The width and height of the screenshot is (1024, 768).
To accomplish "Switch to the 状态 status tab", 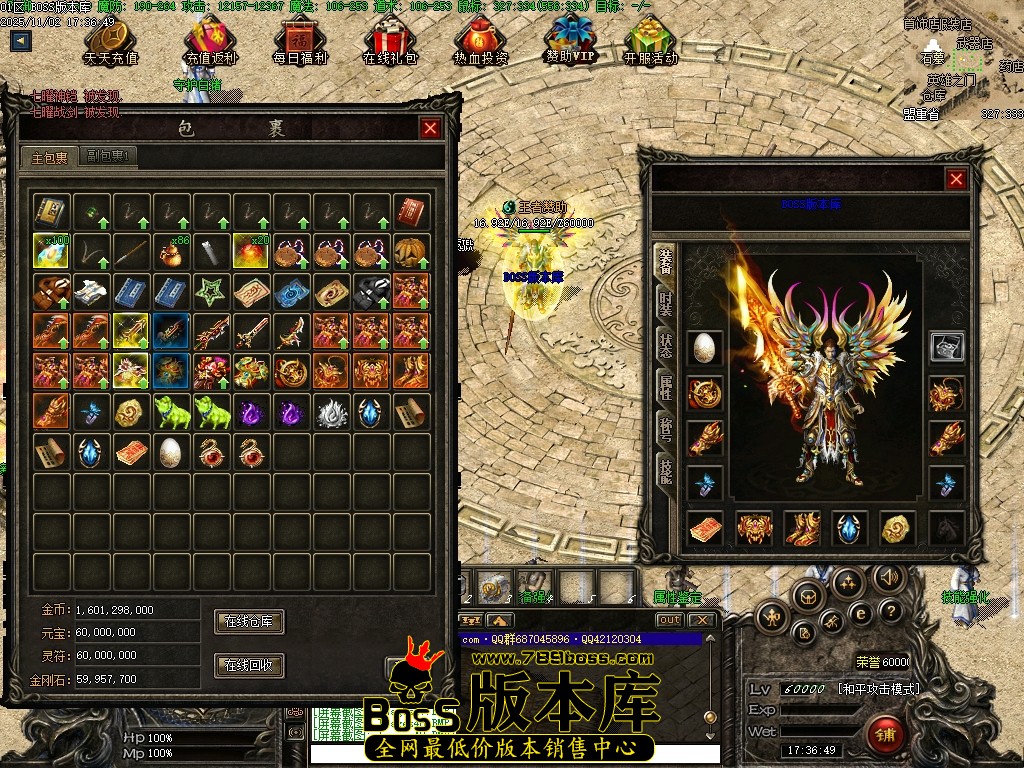I will (x=666, y=346).
